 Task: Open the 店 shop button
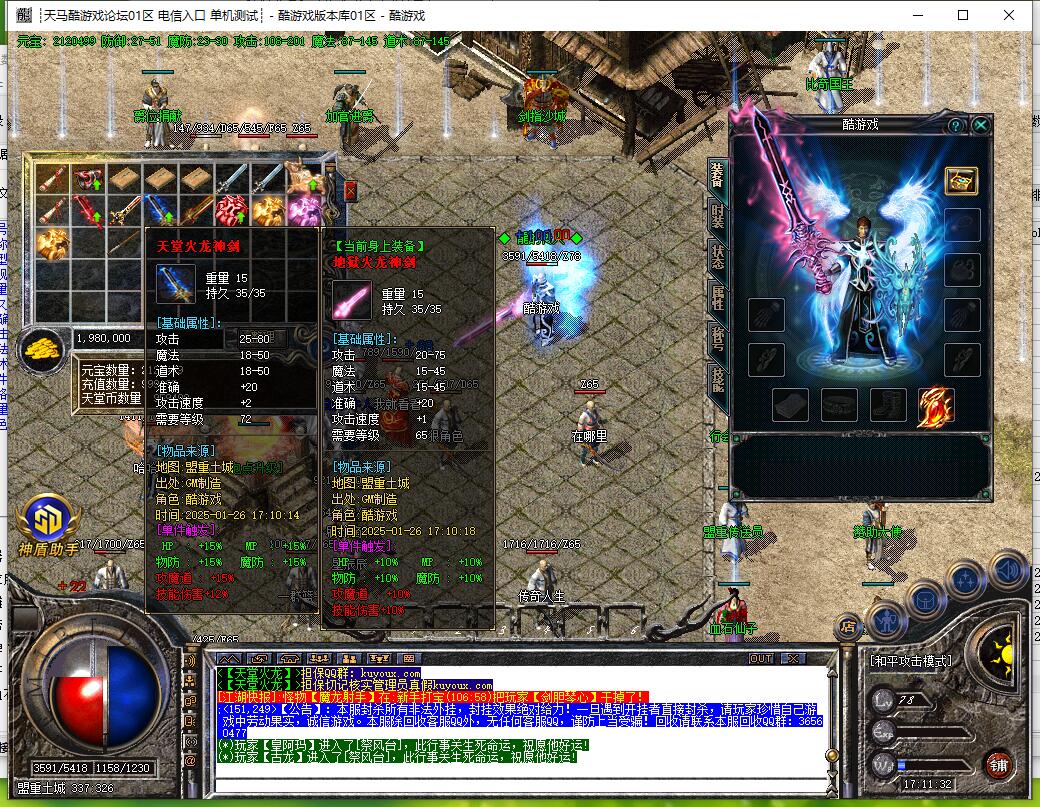[x=848, y=628]
